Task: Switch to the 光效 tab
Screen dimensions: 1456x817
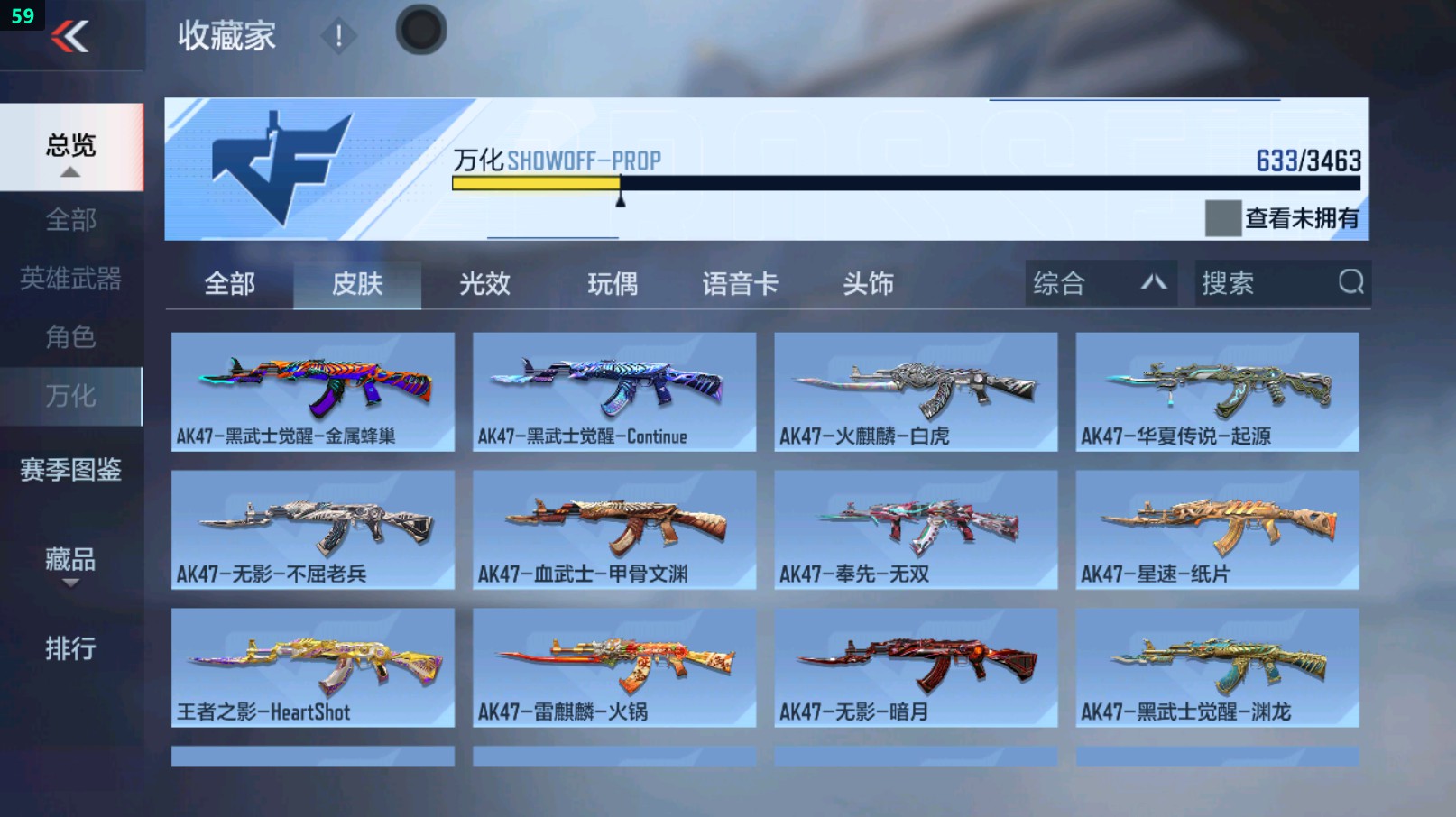Action: 484,283
